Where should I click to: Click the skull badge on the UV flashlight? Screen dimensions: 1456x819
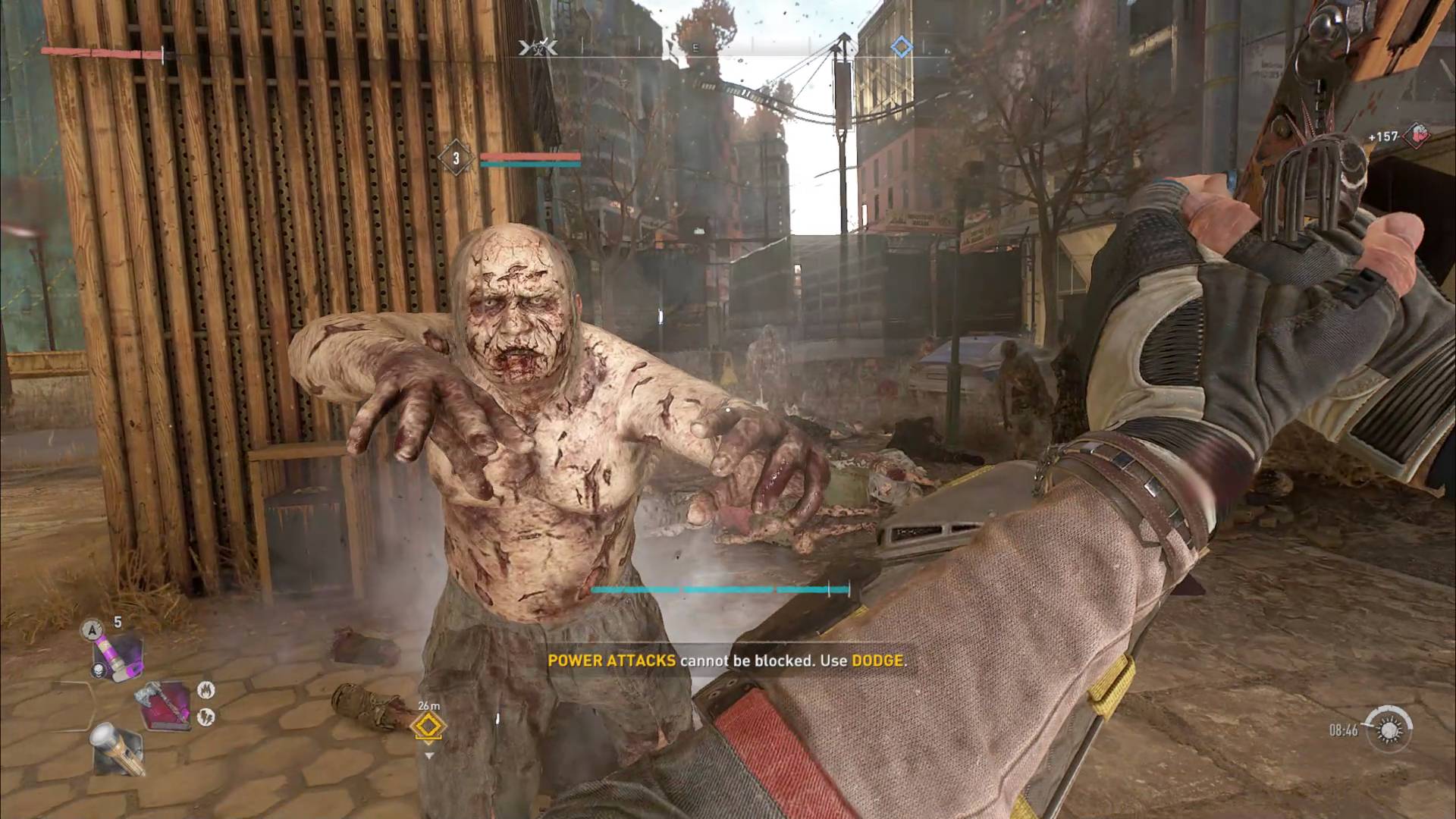[99, 670]
